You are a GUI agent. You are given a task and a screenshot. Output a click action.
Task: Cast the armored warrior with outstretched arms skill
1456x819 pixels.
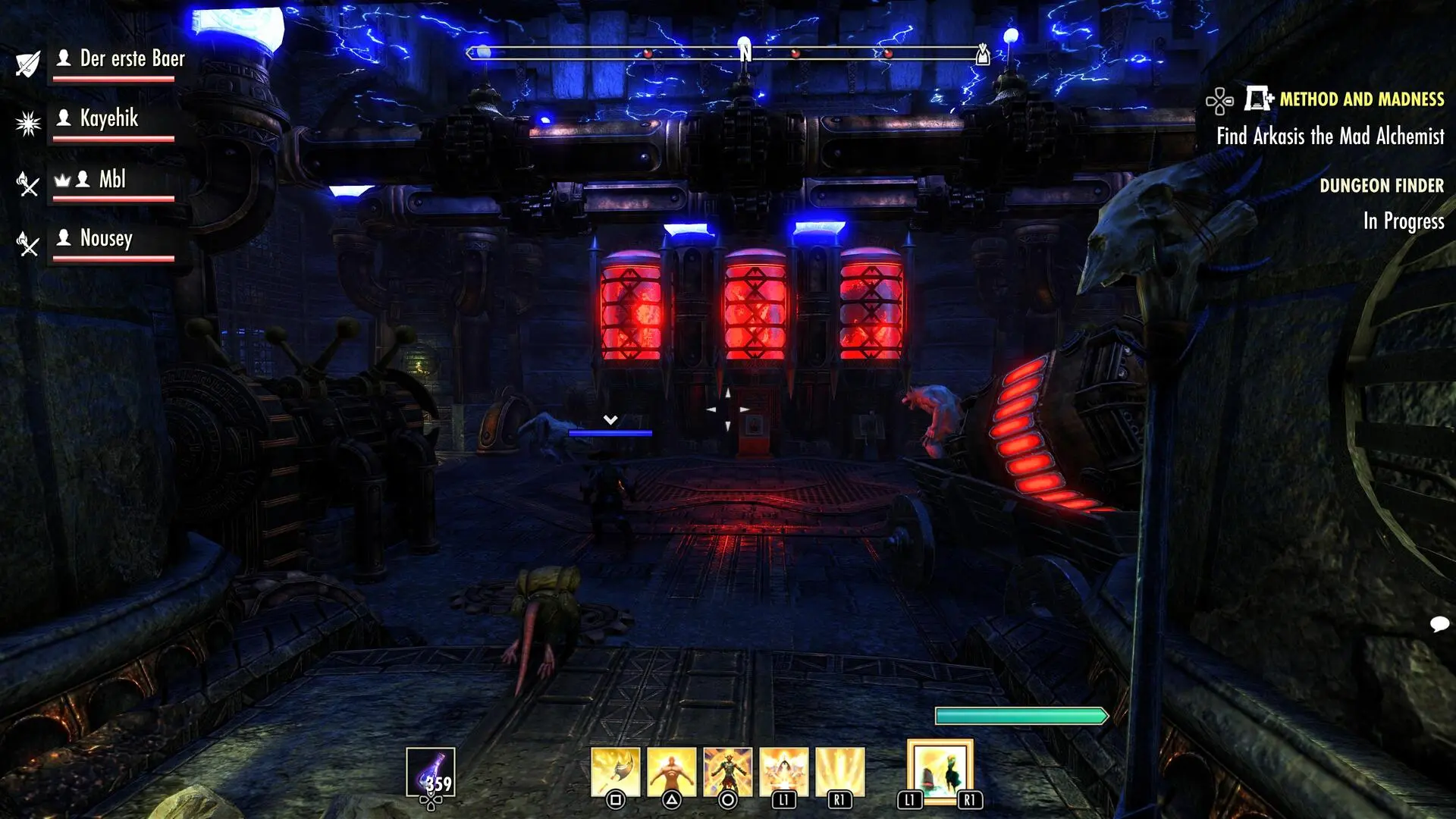click(727, 772)
